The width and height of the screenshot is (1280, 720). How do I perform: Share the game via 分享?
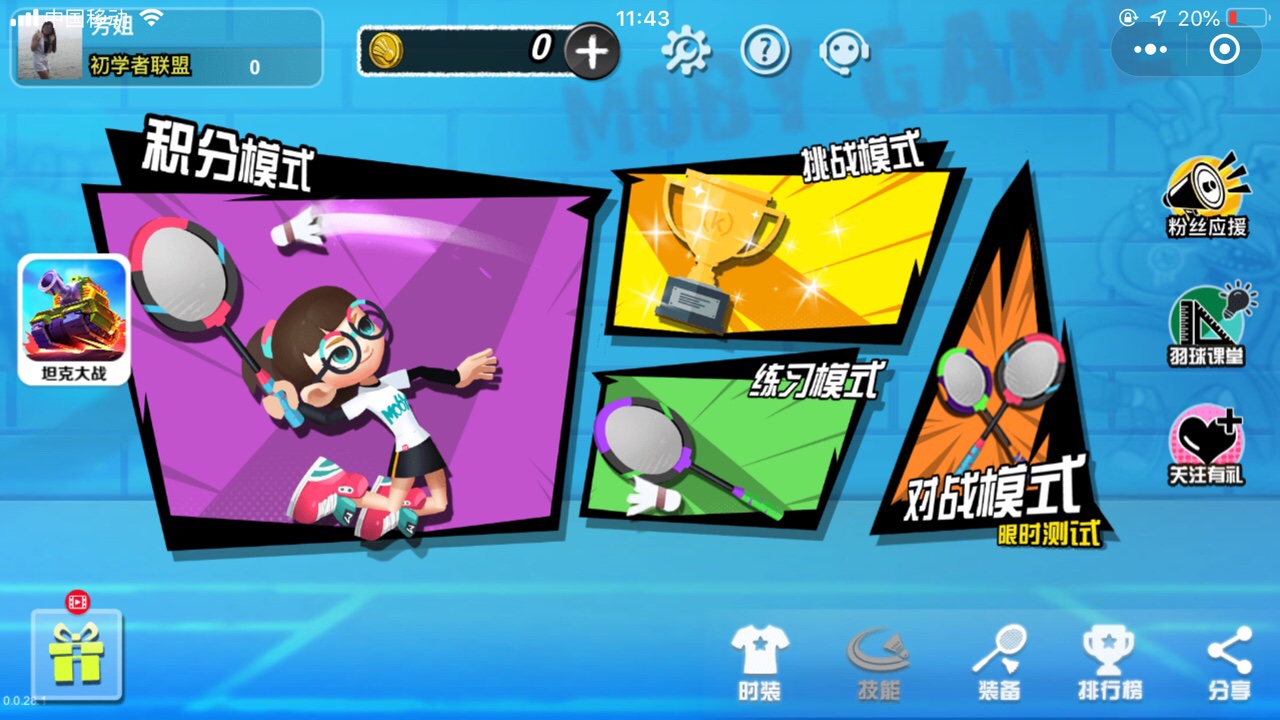(1229, 662)
